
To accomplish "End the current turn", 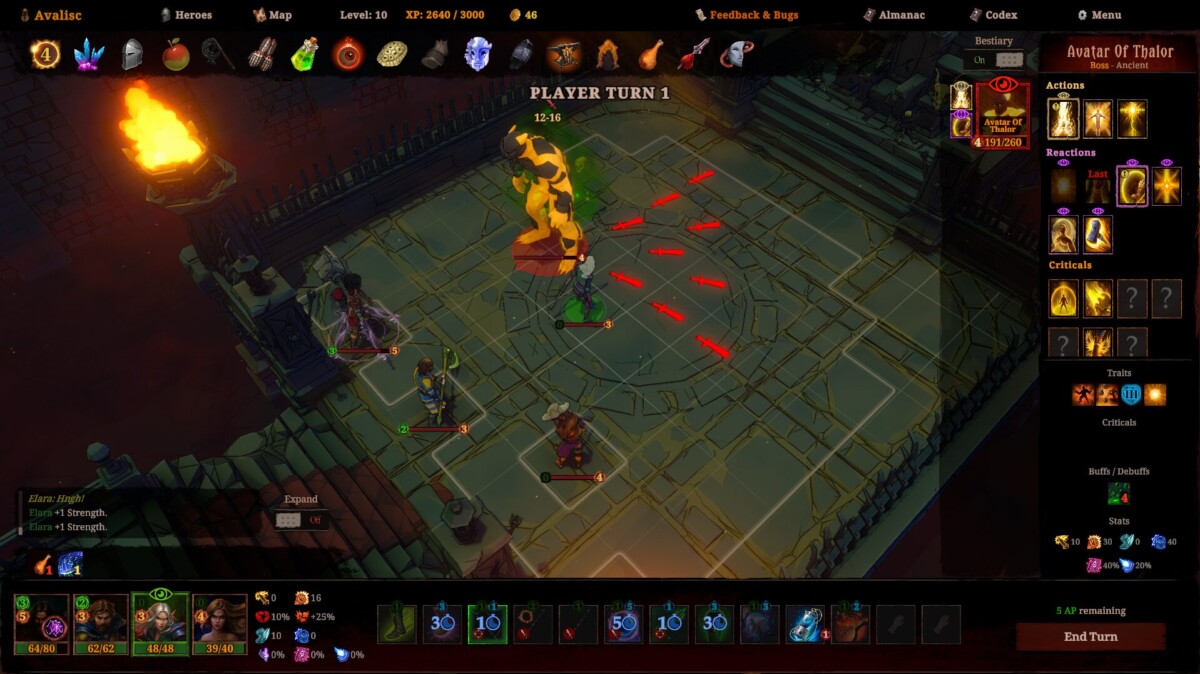I will coord(1090,637).
